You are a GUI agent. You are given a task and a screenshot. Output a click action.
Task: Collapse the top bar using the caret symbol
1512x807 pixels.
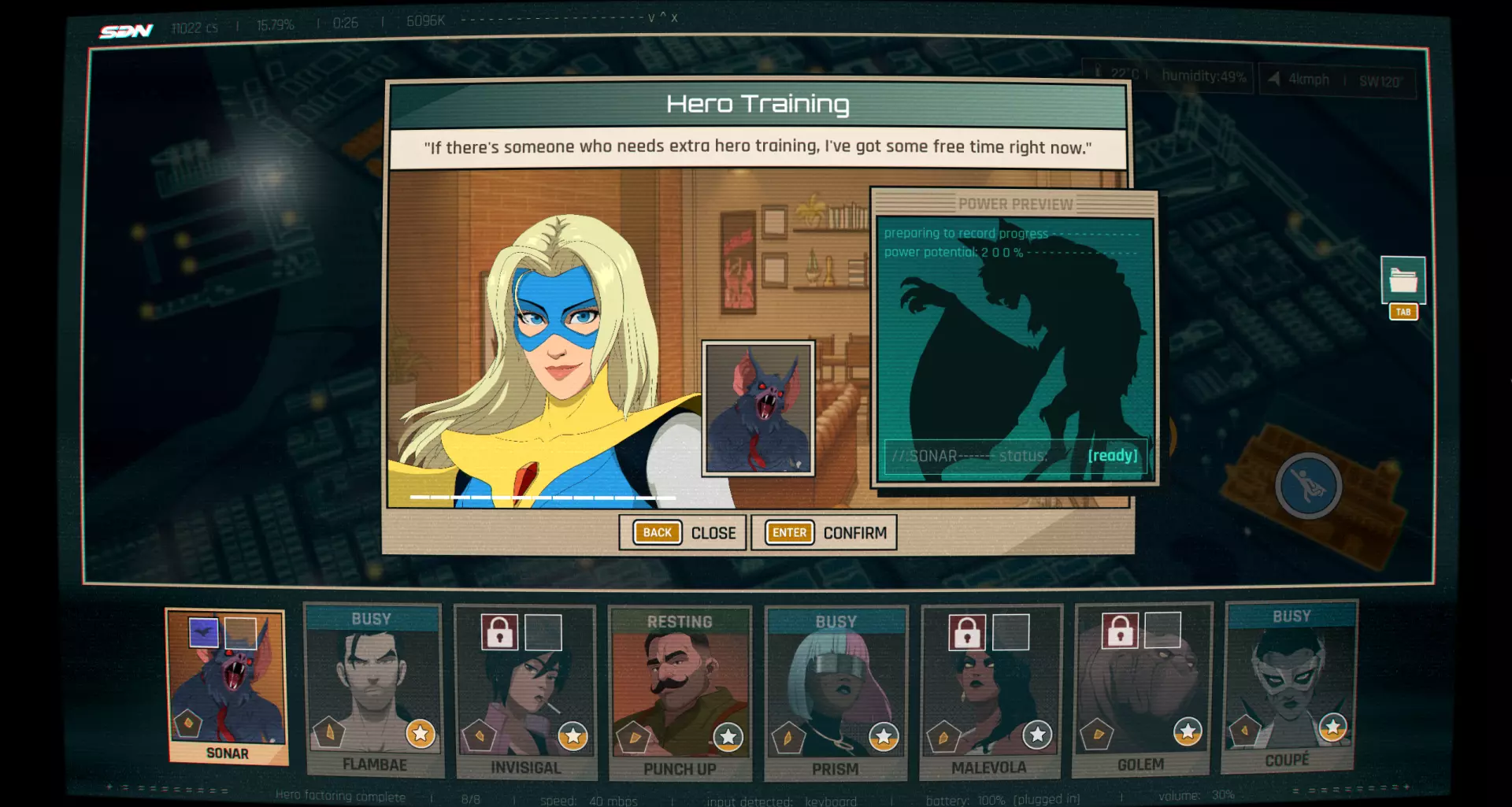pyautogui.click(x=661, y=17)
